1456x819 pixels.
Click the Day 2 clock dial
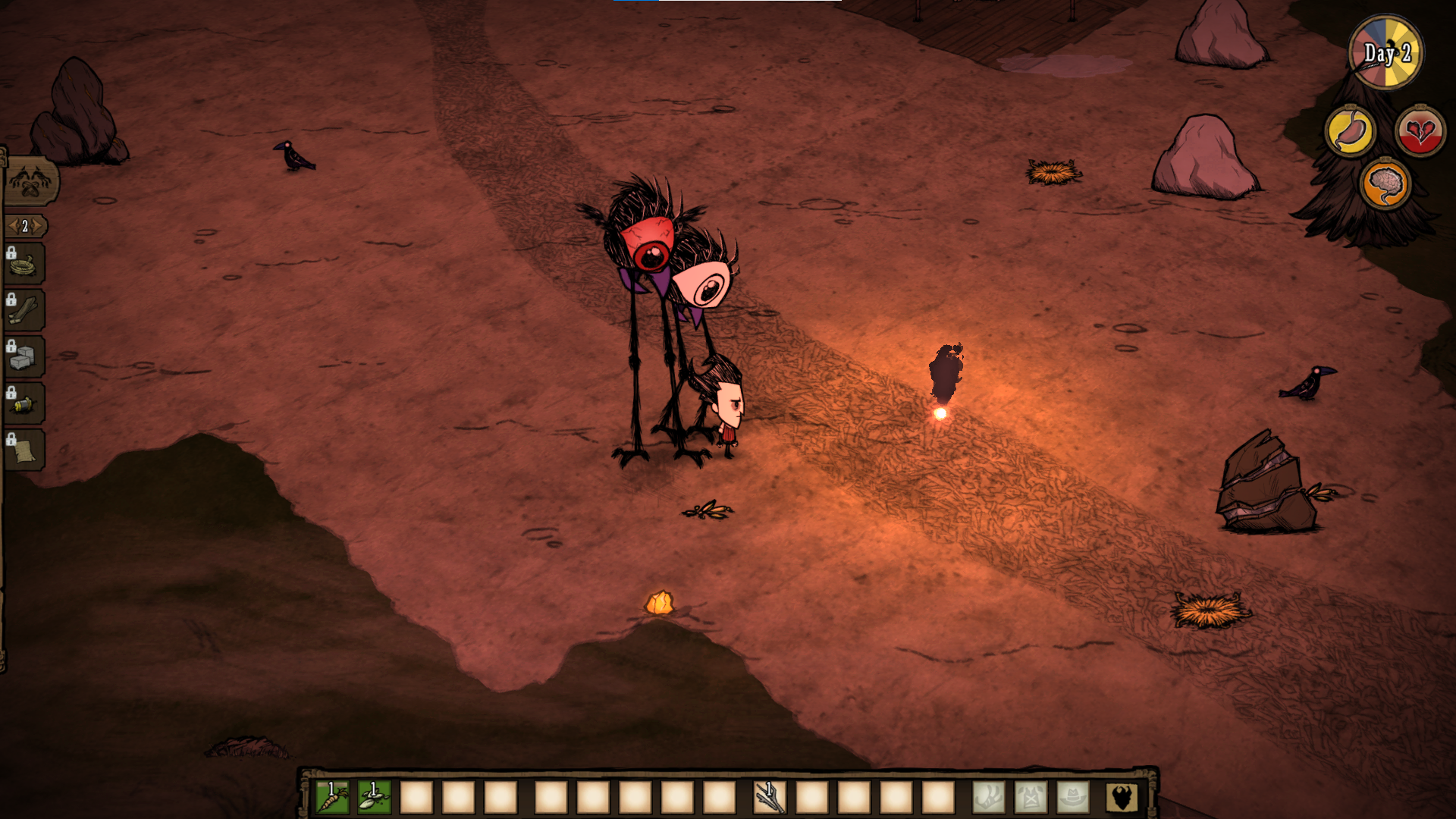pyautogui.click(x=1386, y=53)
